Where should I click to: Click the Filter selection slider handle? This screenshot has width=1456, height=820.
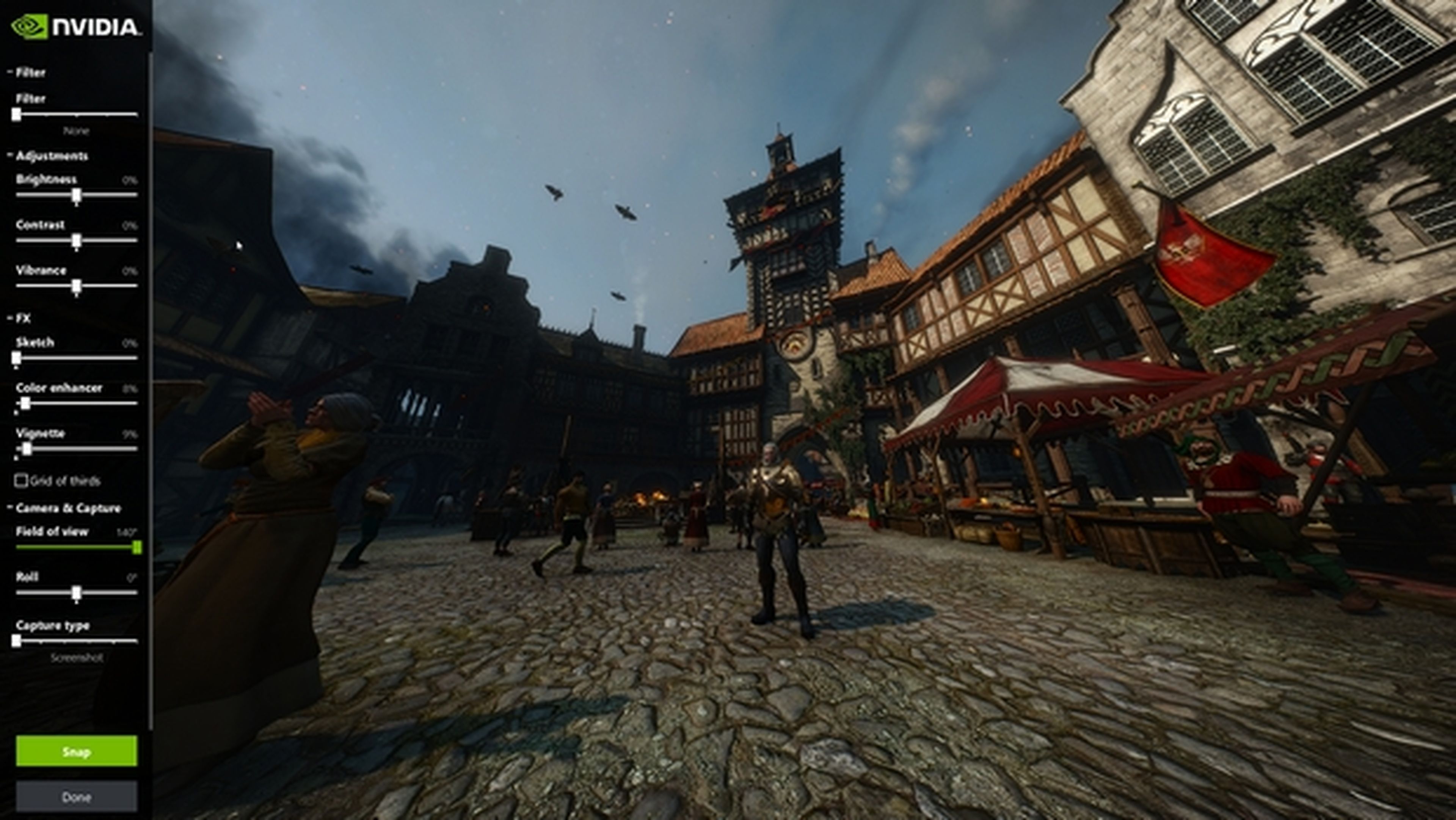click(x=16, y=114)
